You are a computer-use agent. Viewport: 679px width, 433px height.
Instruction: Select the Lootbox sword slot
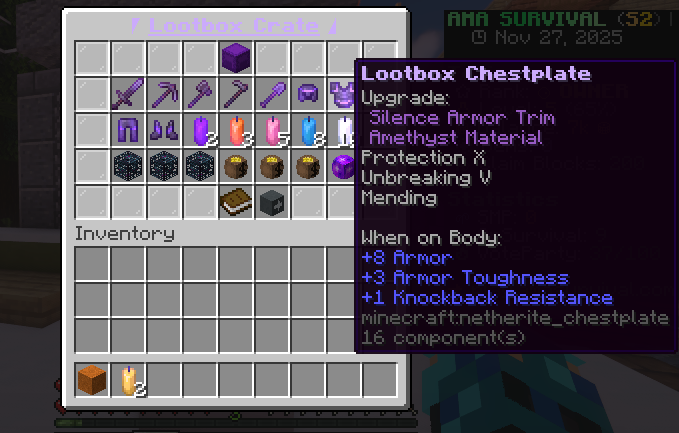point(128,94)
